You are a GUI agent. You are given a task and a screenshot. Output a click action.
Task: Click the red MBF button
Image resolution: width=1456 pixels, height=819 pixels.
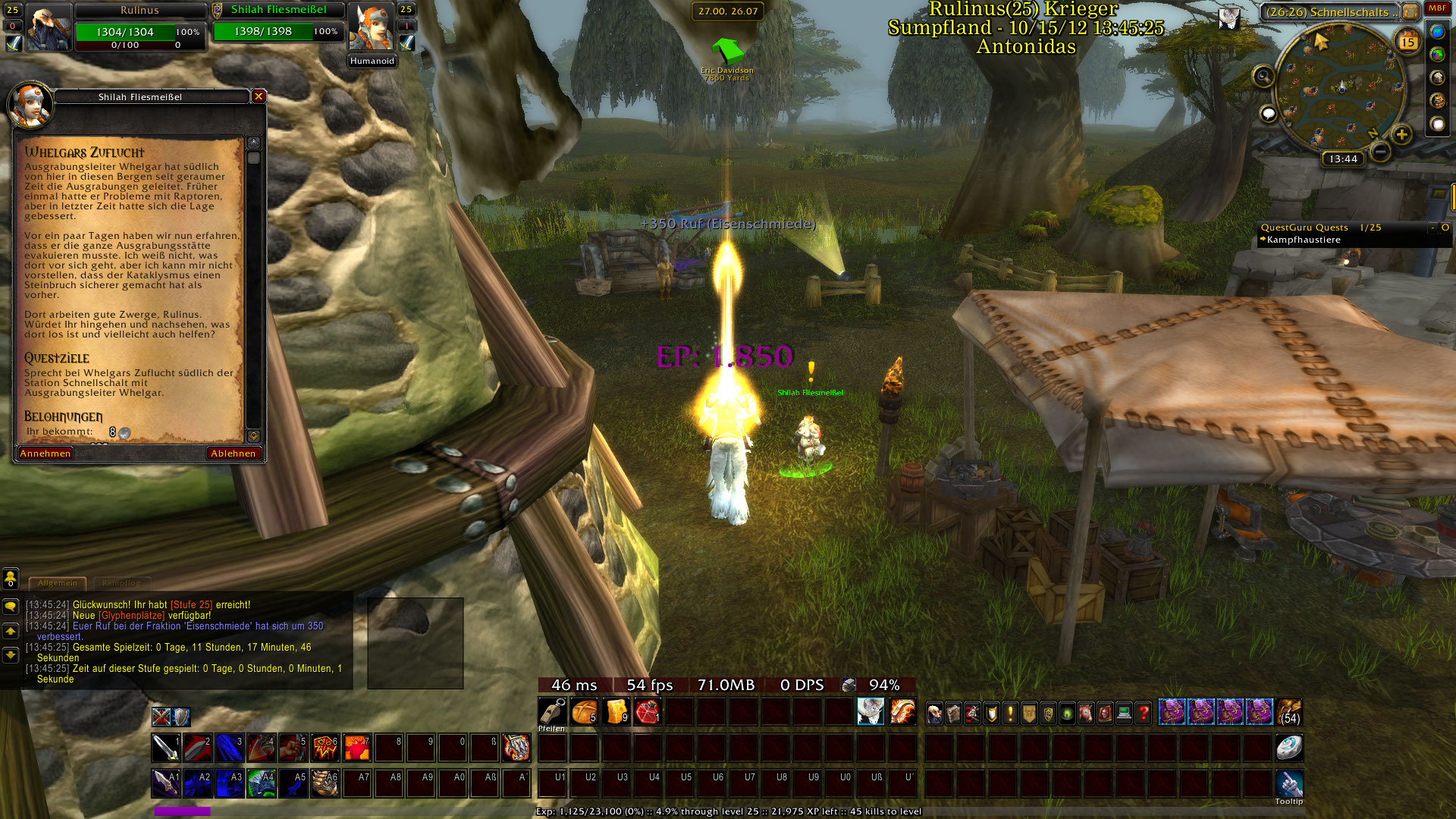tap(1437, 8)
